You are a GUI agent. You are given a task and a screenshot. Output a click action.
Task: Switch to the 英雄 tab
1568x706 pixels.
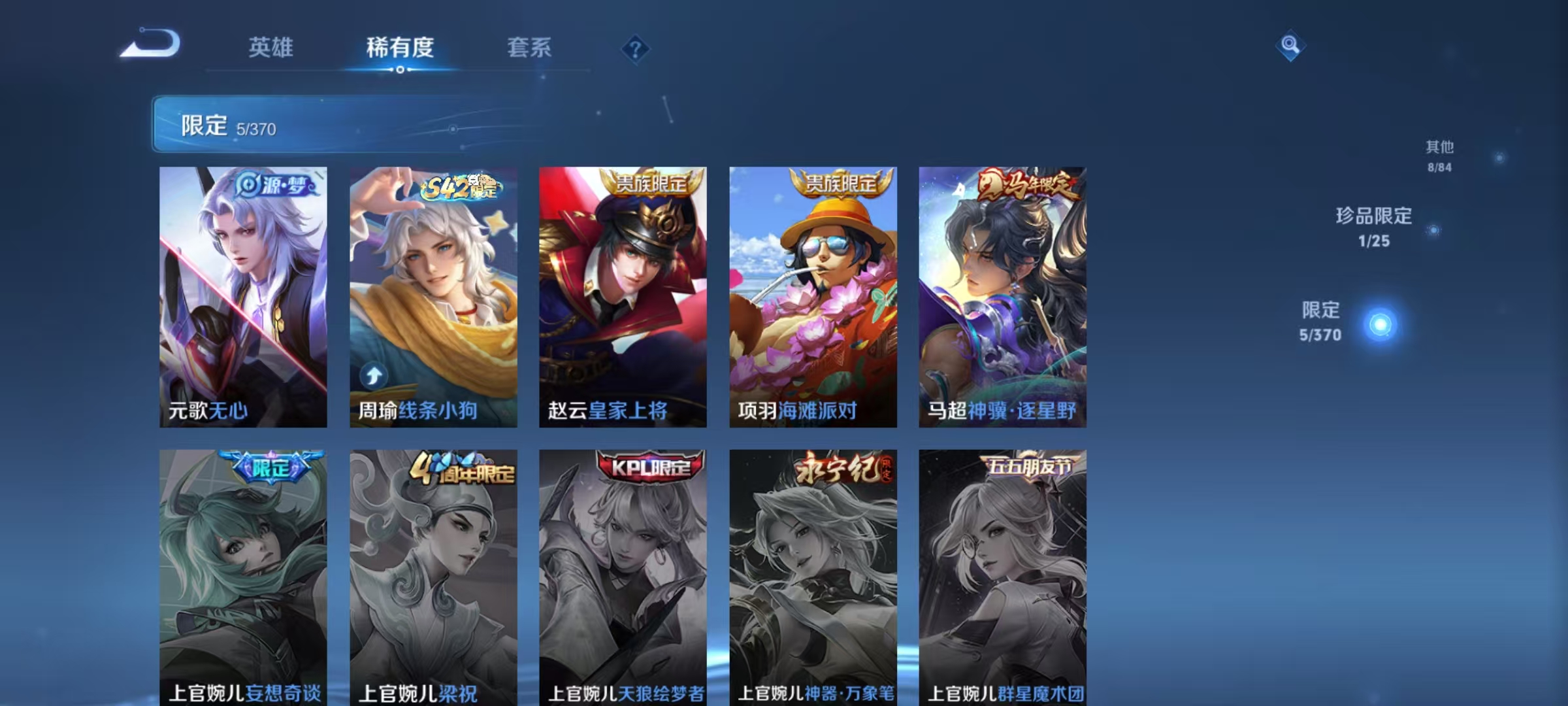coord(273,48)
